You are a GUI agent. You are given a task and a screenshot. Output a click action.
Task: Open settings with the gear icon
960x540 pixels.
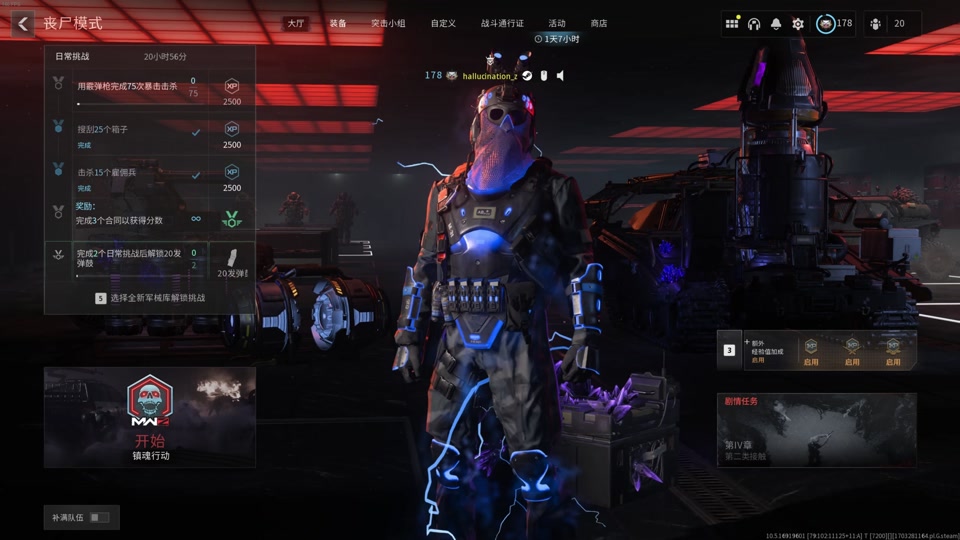coord(798,24)
